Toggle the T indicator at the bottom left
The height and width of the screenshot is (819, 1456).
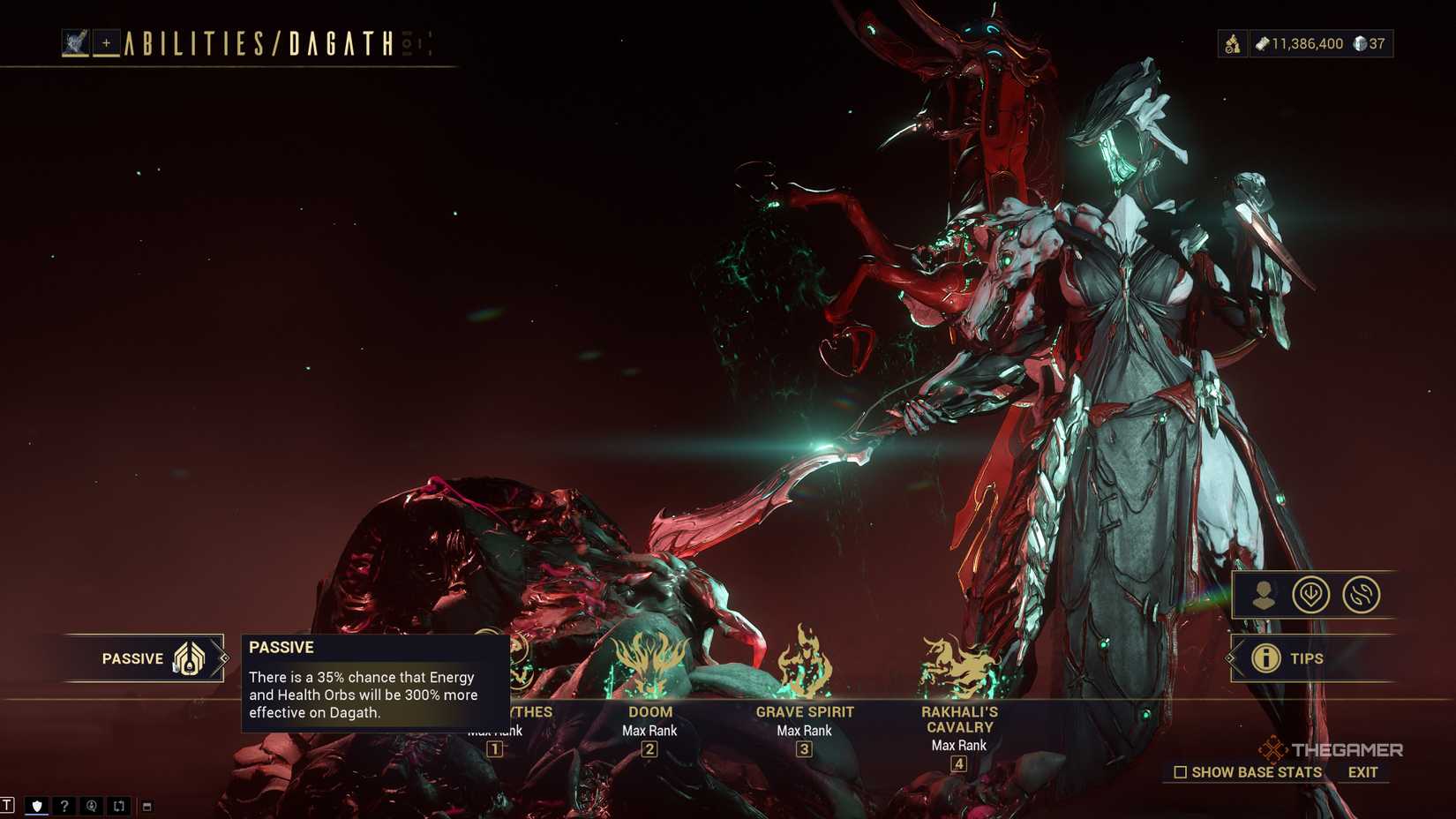click(x=7, y=803)
